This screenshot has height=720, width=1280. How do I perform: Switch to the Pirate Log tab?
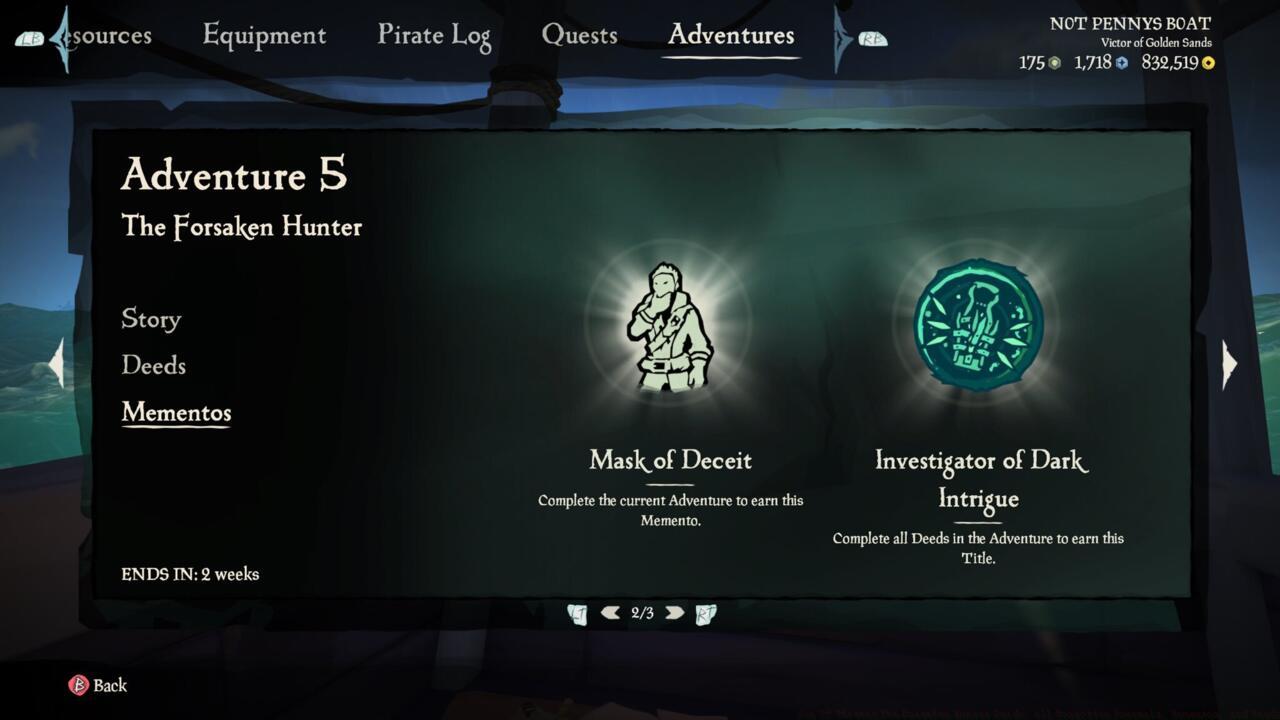click(x=433, y=34)
